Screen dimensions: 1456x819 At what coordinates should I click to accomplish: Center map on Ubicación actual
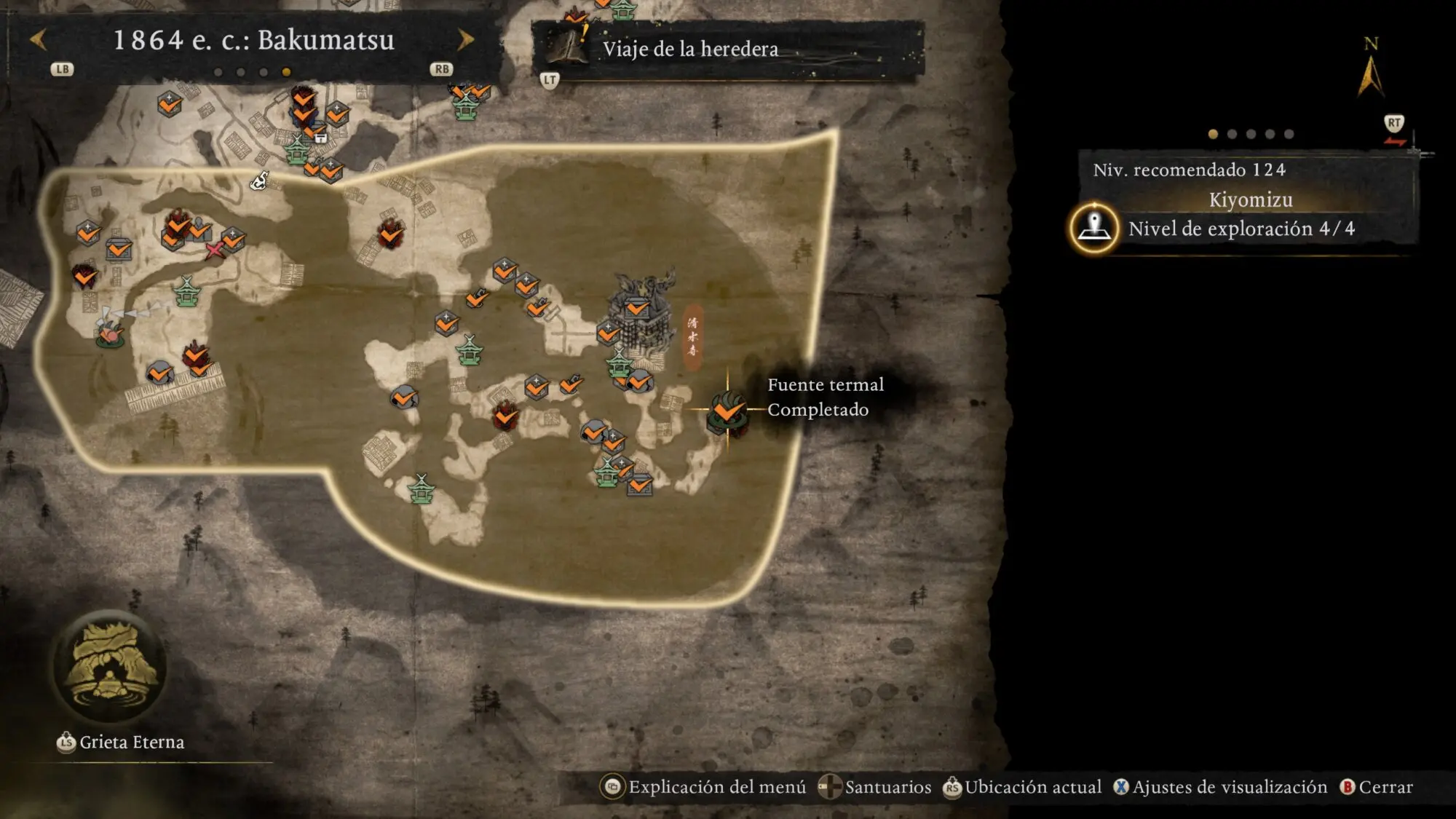pos(1022,787)
